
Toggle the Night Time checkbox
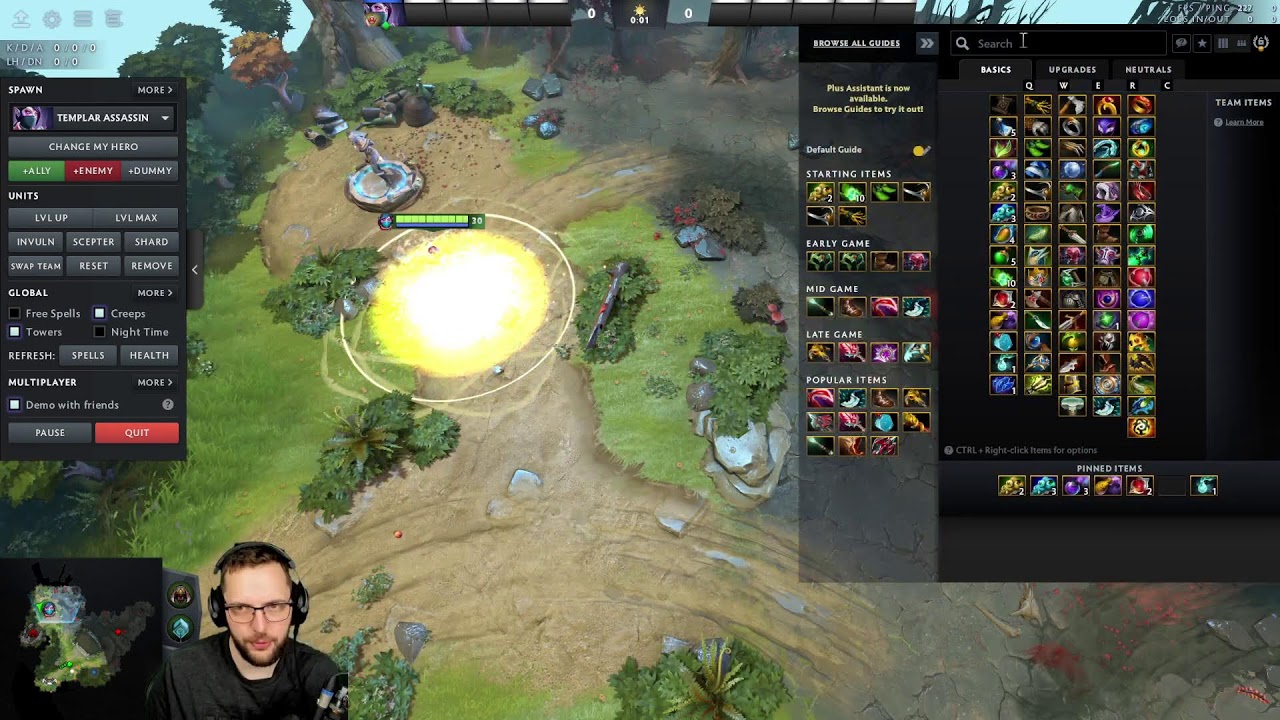(x=100, y=332)
